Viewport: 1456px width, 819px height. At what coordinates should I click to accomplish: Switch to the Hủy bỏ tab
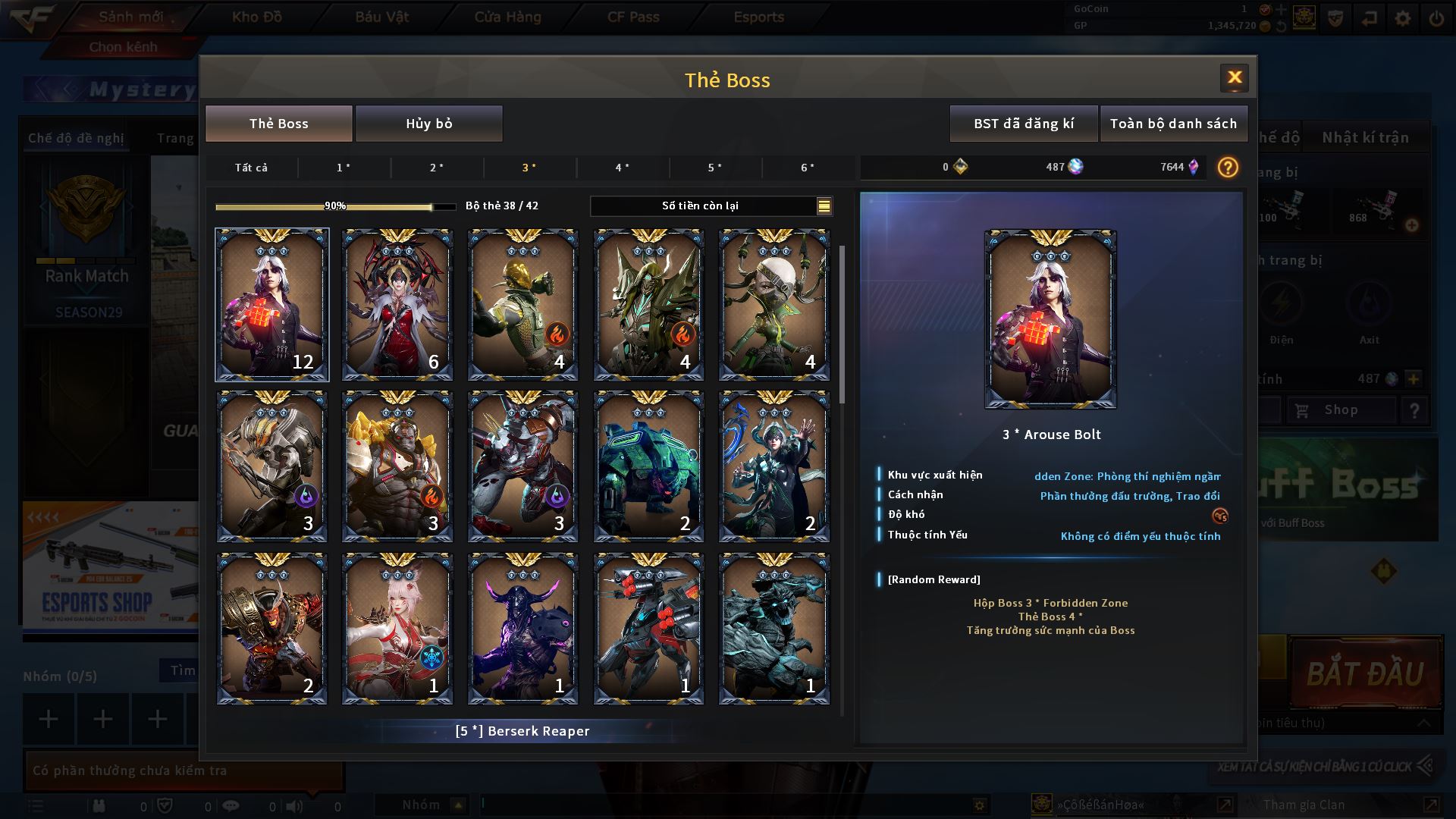click(429, 124)
